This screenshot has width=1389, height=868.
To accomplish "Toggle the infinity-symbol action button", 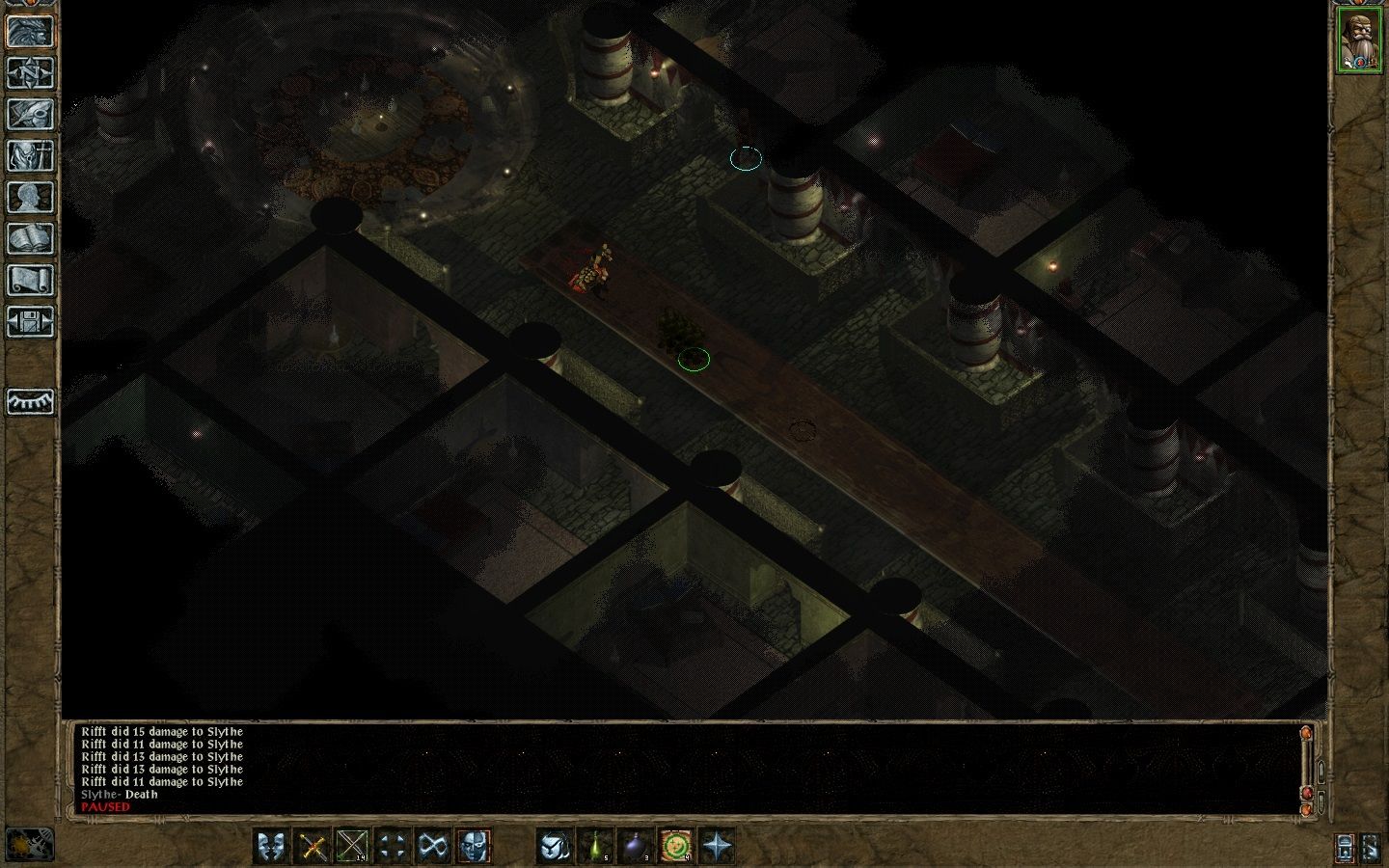I will (431, 847).
